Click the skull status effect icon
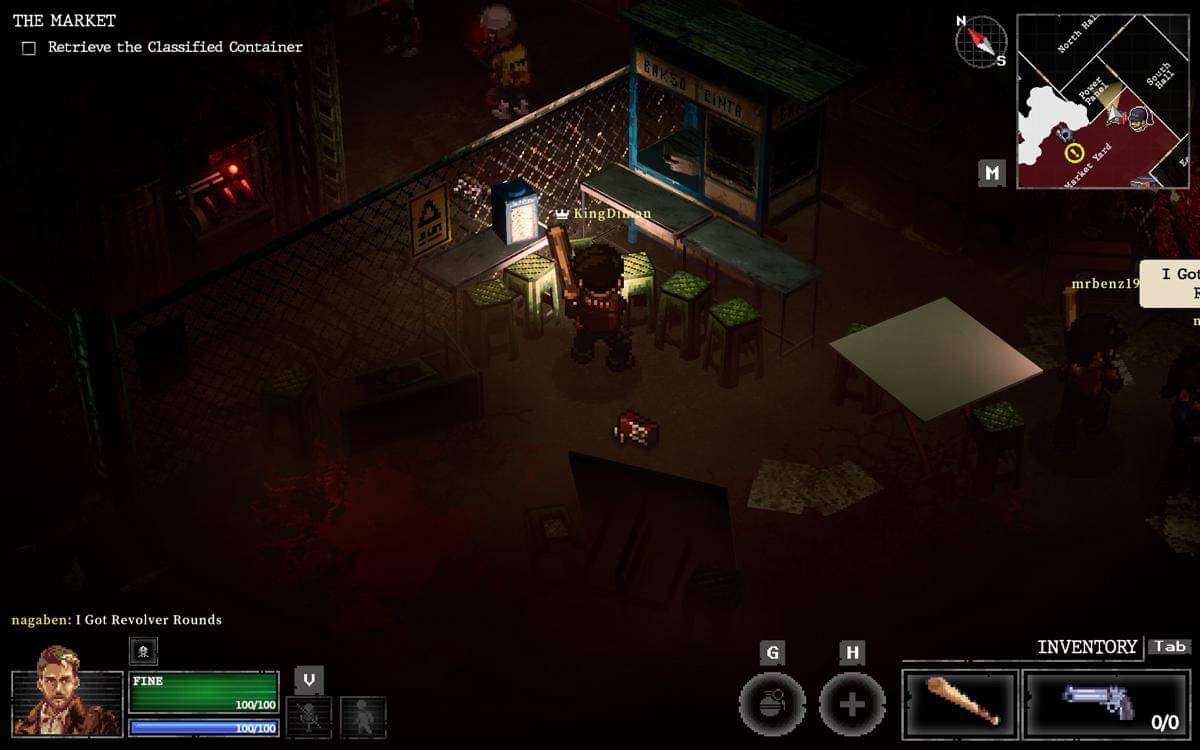1200x750 pixels. click(x=143, y=651)
